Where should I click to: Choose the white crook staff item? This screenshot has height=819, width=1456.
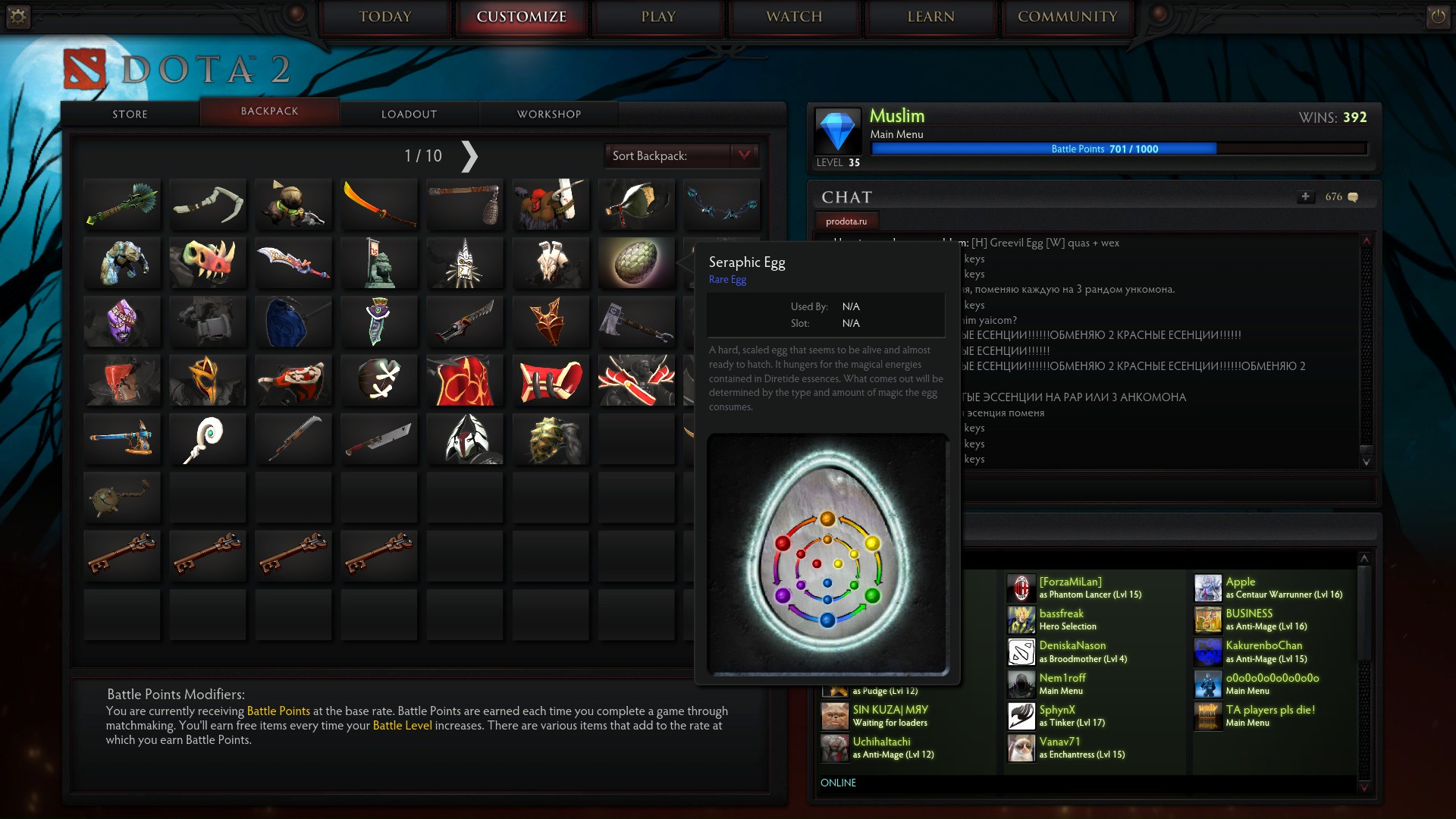208,438
